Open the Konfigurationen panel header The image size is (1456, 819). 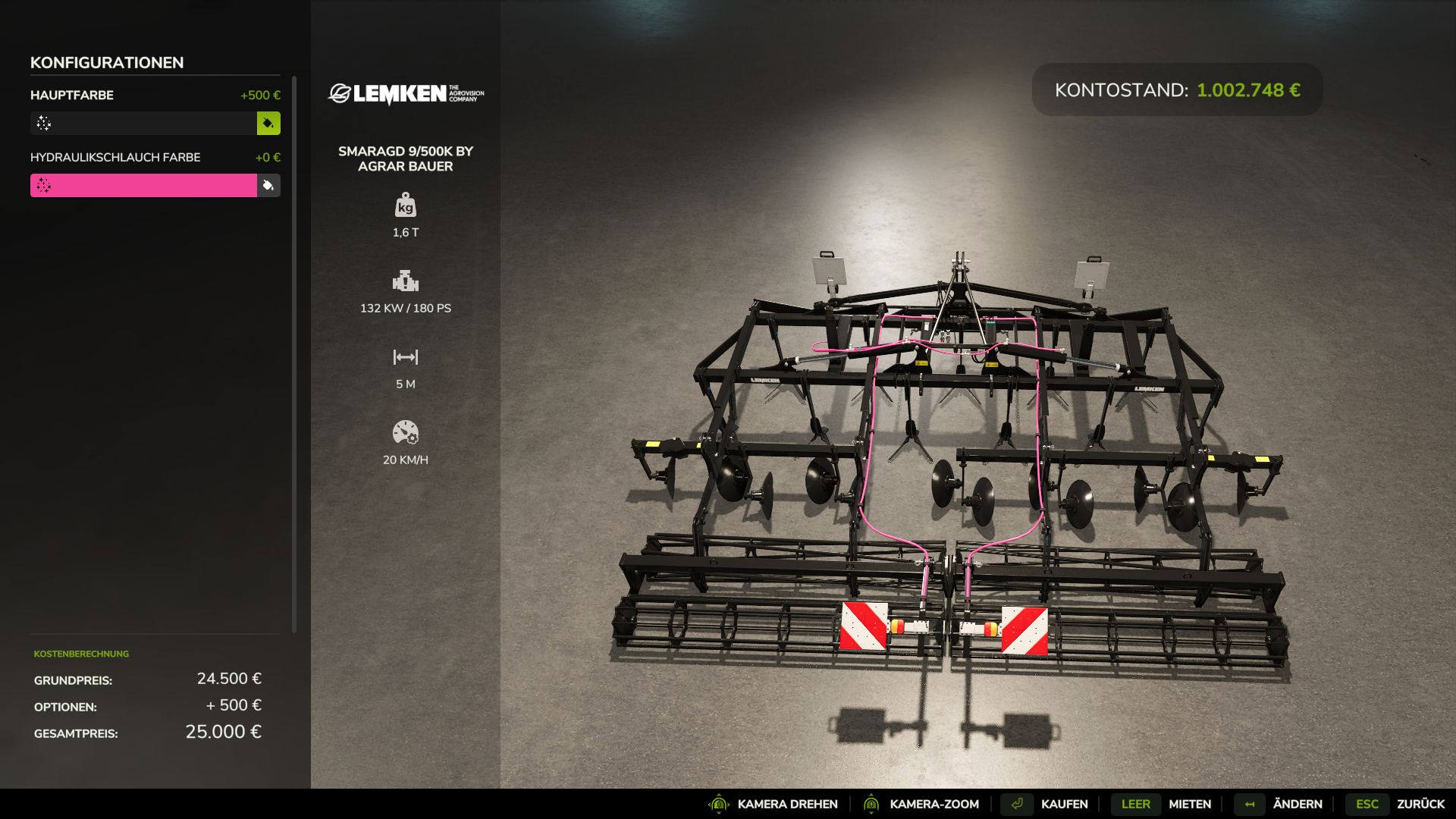click(106, 63)
